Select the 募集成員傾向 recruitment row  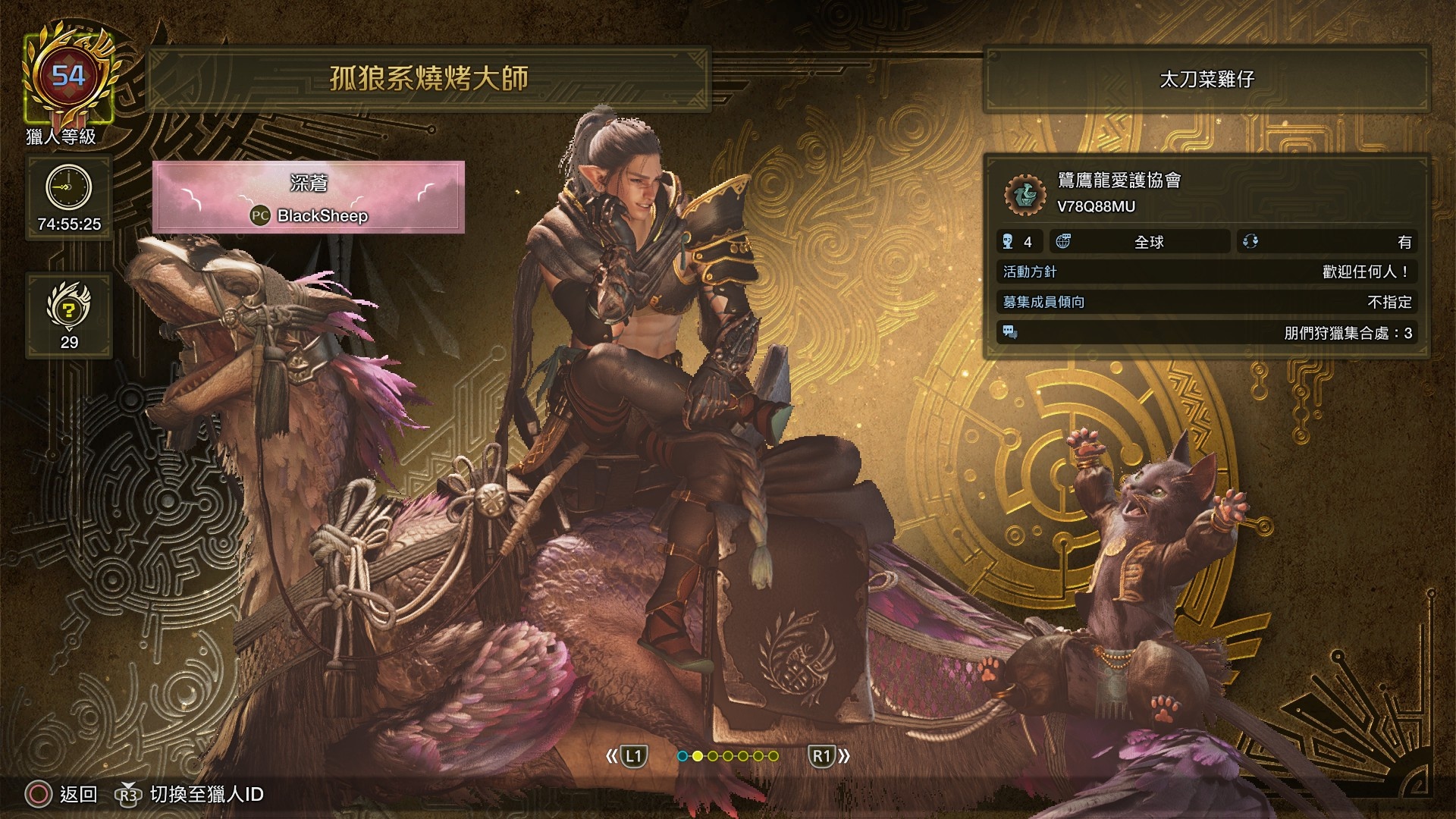(x=1207, y=302)
